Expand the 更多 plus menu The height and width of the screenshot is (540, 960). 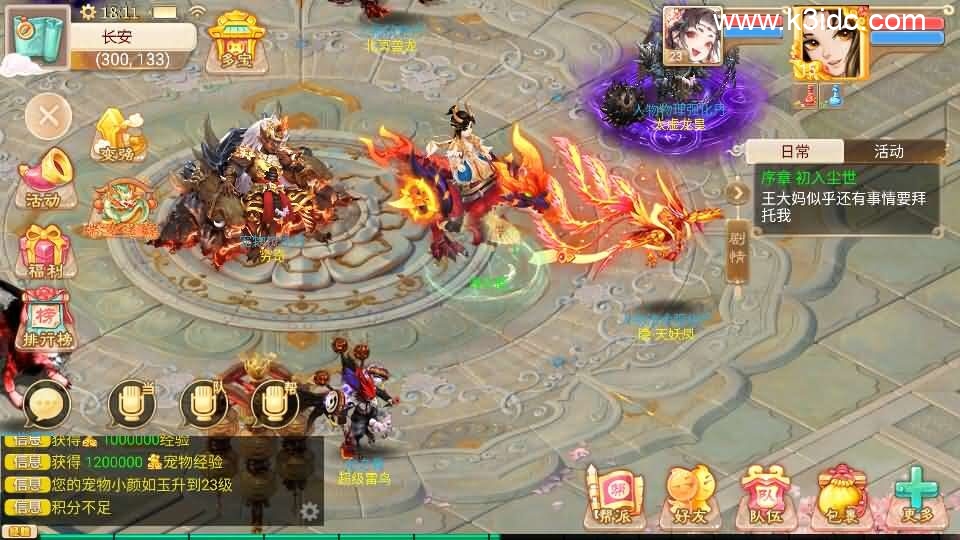coord(916,498)
